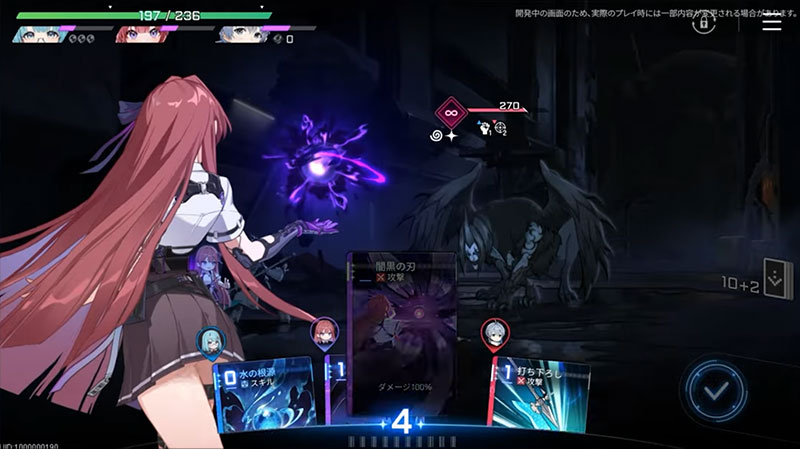Inspect the enemy's spiral status effect icon

(437, 134)
